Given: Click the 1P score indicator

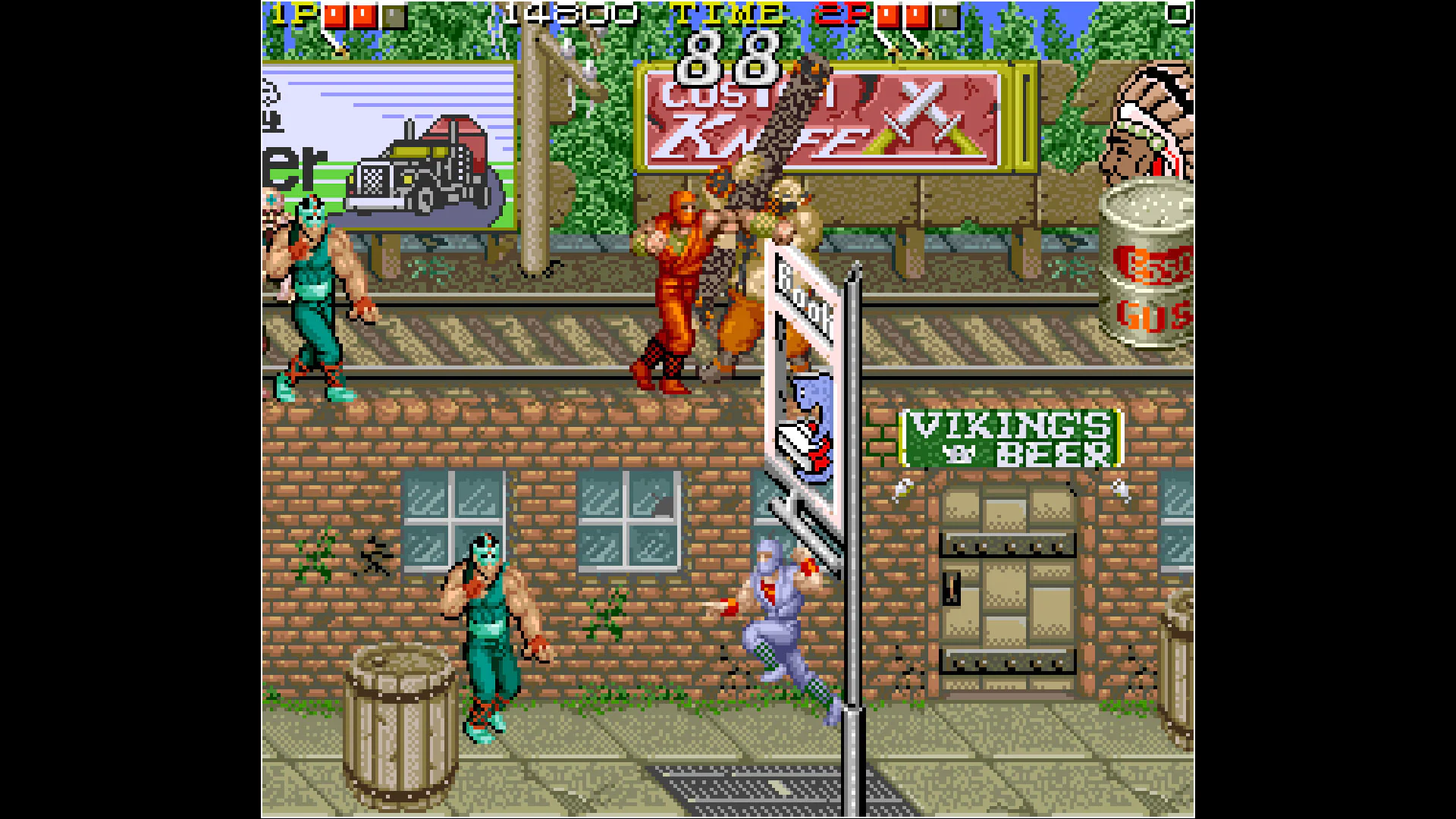Looking at the screenshot, I should (296, 13).
